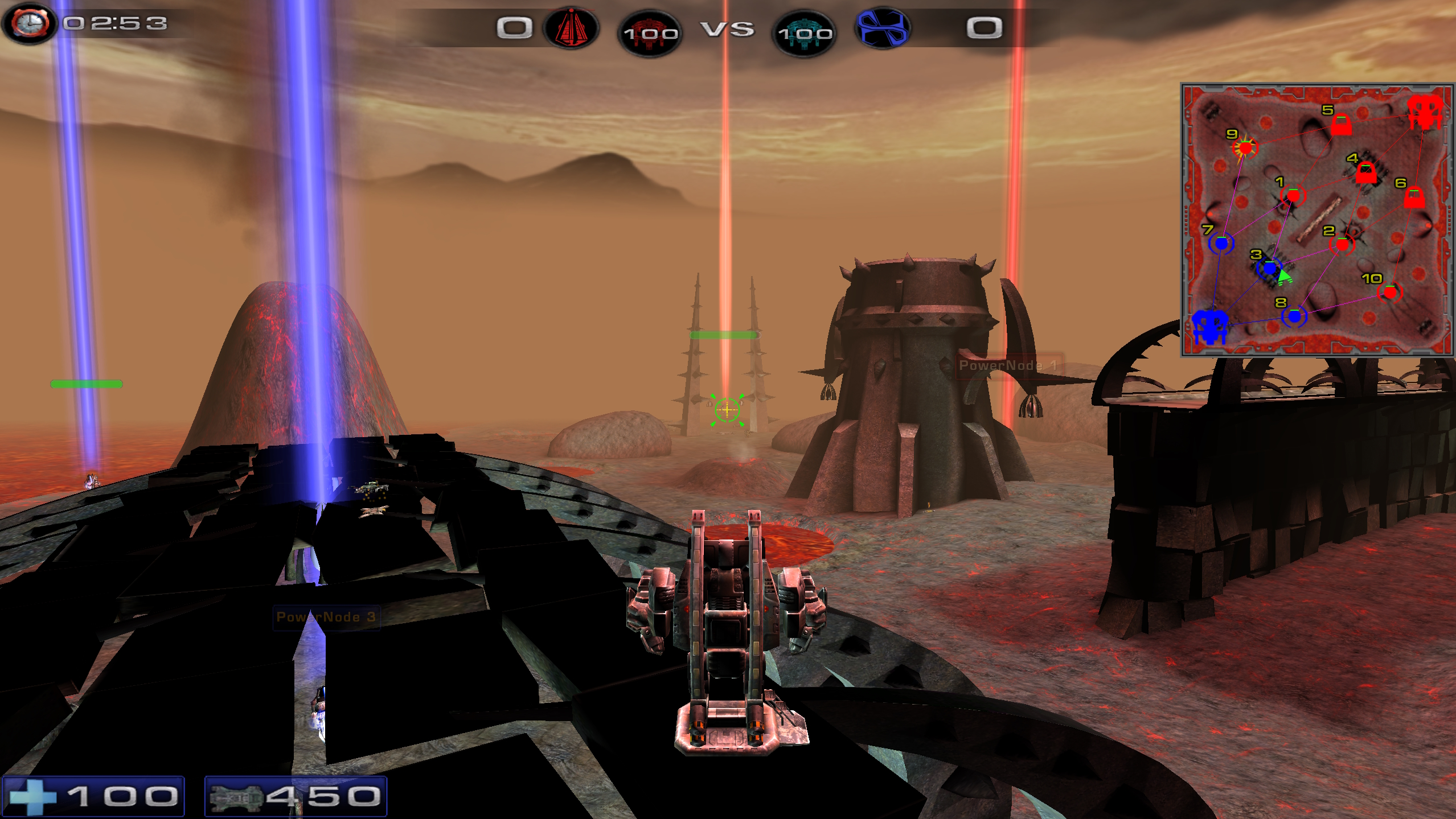Select node 10 on the minimap
The image size is (1456, 819).
(x=1390, y=293)
